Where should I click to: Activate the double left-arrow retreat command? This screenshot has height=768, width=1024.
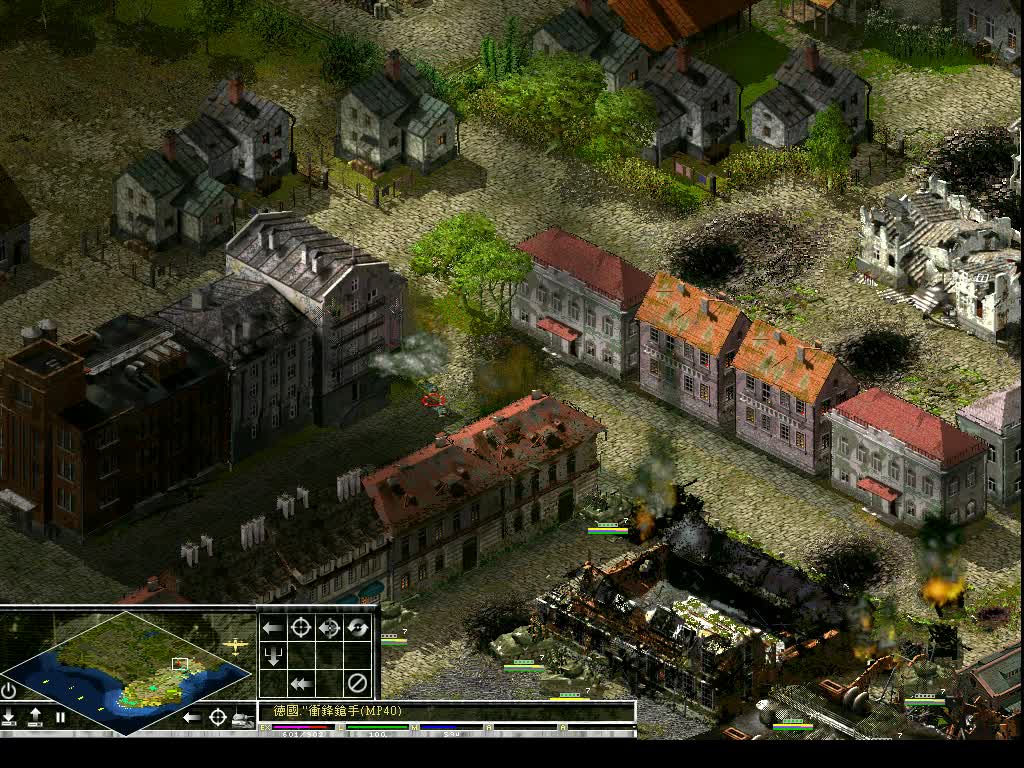click(x=300, y=684)
